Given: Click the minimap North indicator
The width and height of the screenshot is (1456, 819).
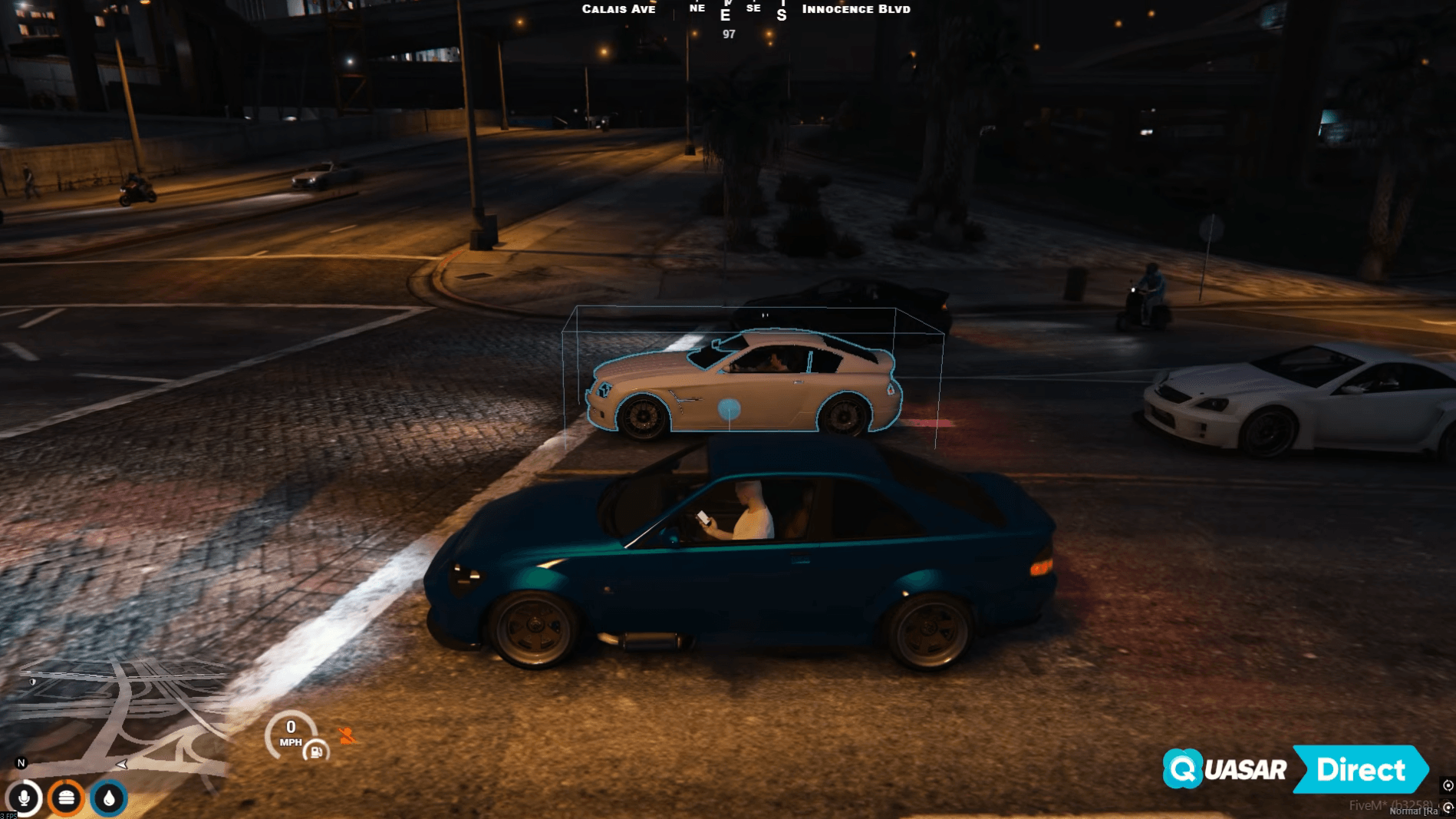Looking at the screenshot, I should tap(21, 763).
